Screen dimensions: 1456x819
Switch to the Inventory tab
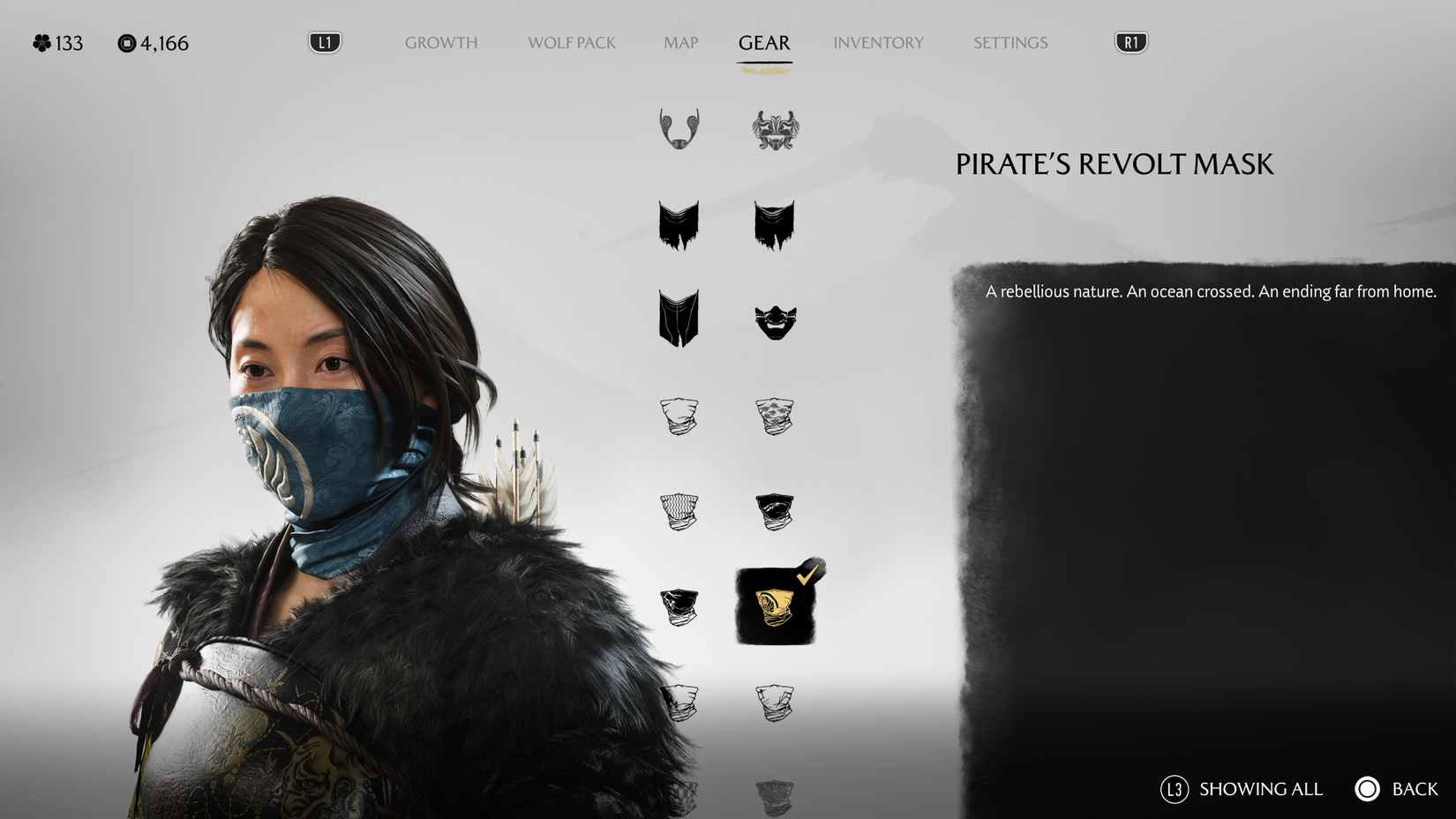[x=879, y=41]
